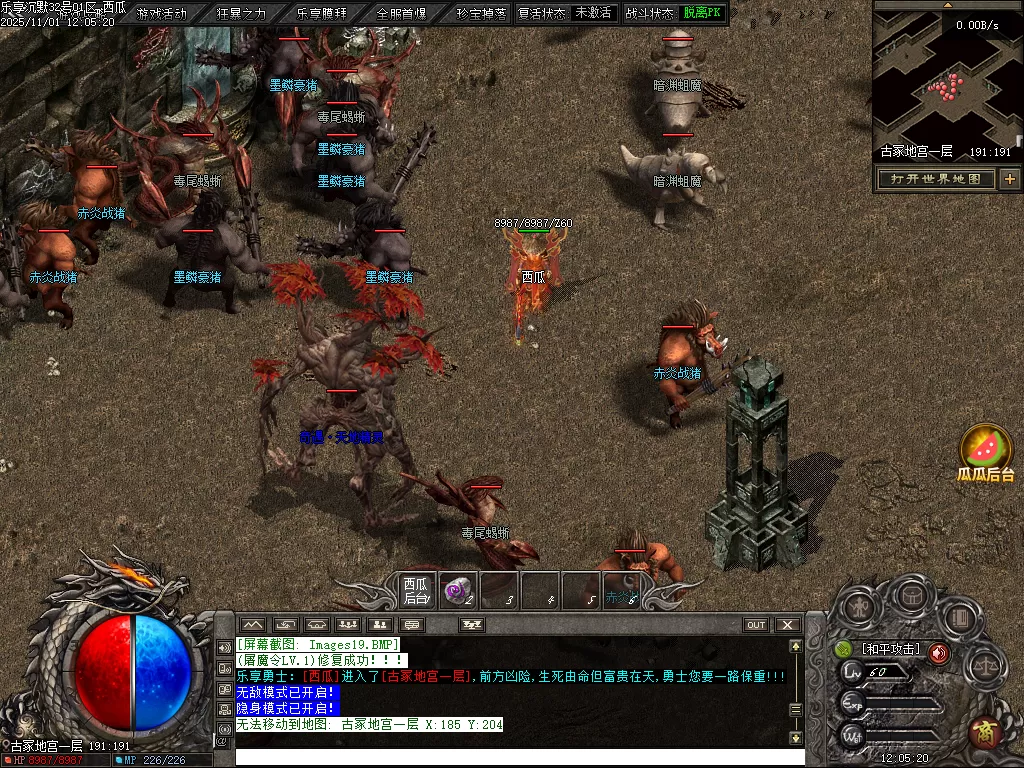Open the 游戏活动 menu
The width and height of the screenshot is (1024, 768).
(x=161, y=13)
